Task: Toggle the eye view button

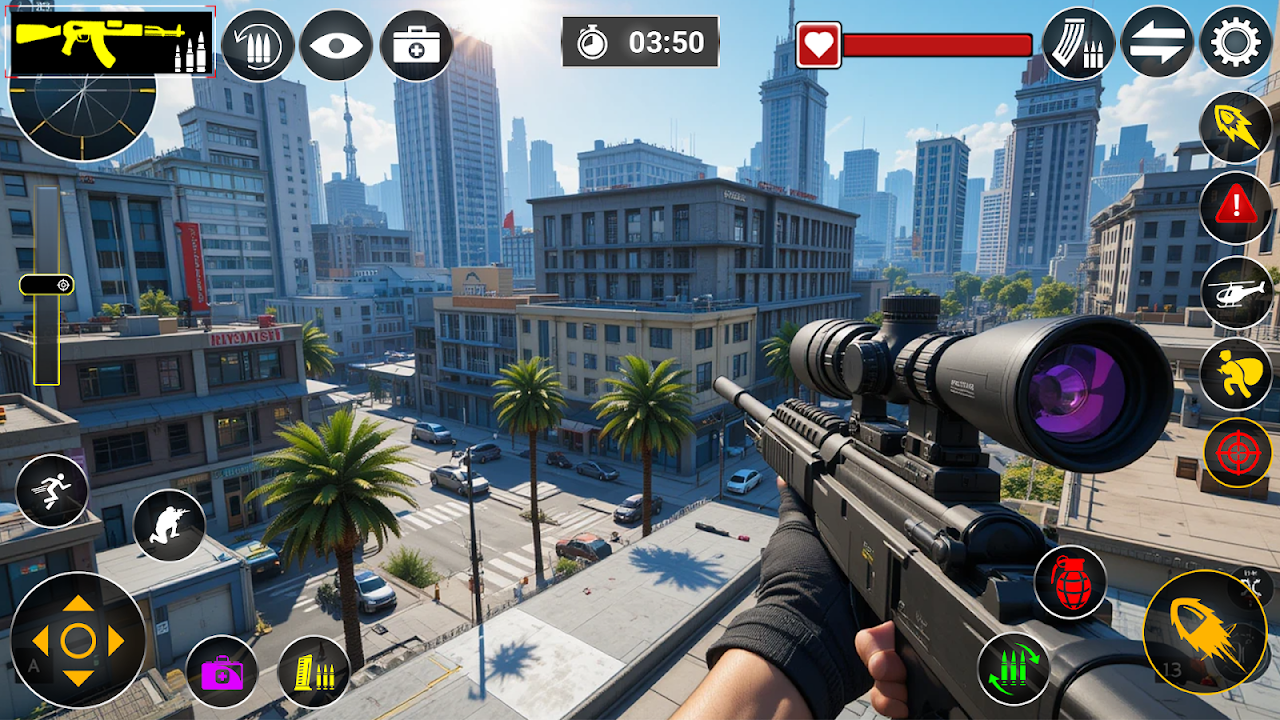Action: [336, 45]
